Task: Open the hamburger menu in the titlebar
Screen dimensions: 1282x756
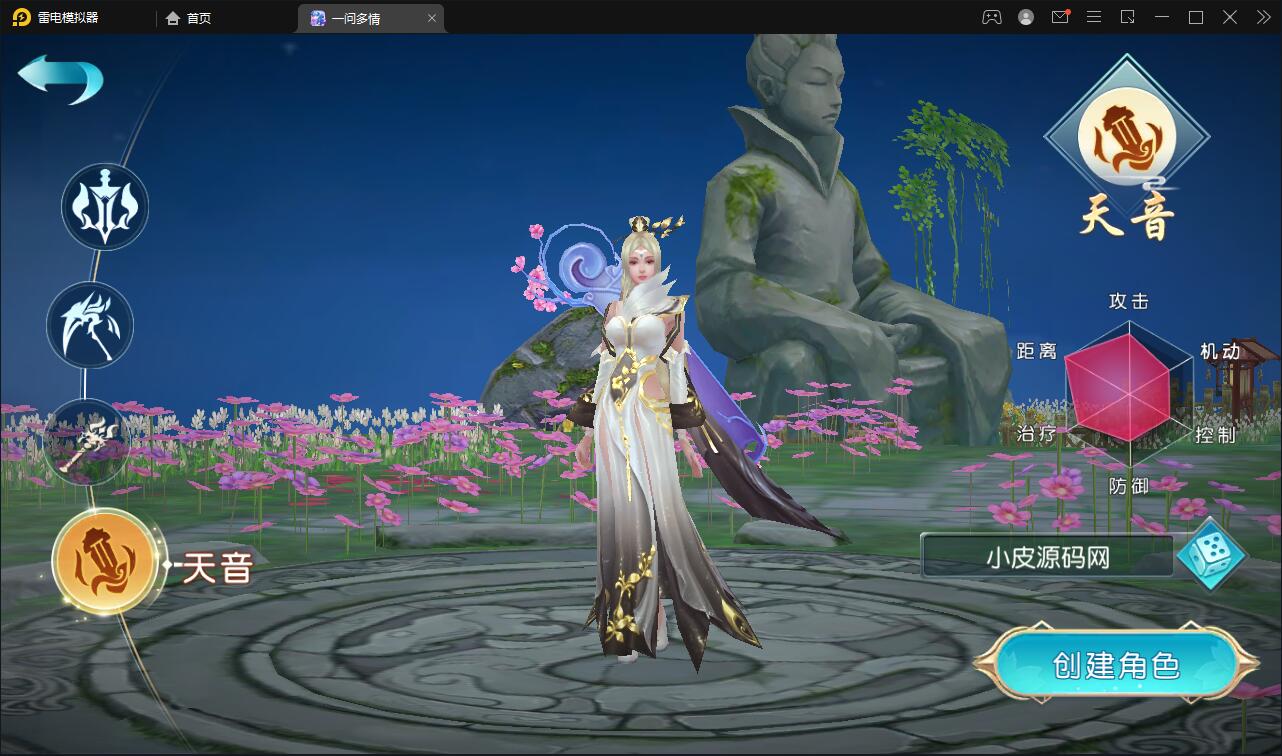Action: (x=1093, y=17)
